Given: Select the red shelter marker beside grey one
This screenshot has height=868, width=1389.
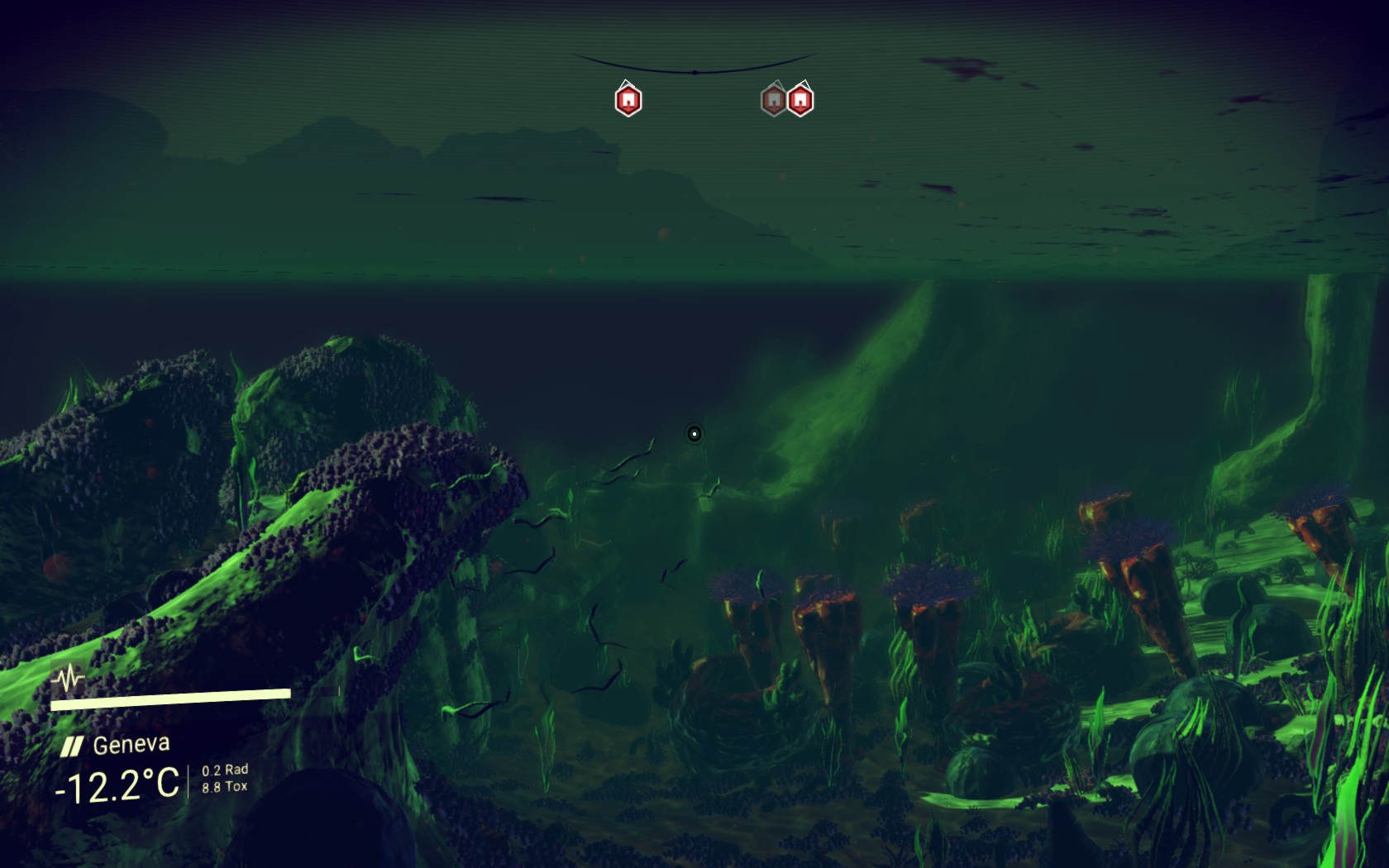Looking at the screenshot, I should tap(800, 100).
